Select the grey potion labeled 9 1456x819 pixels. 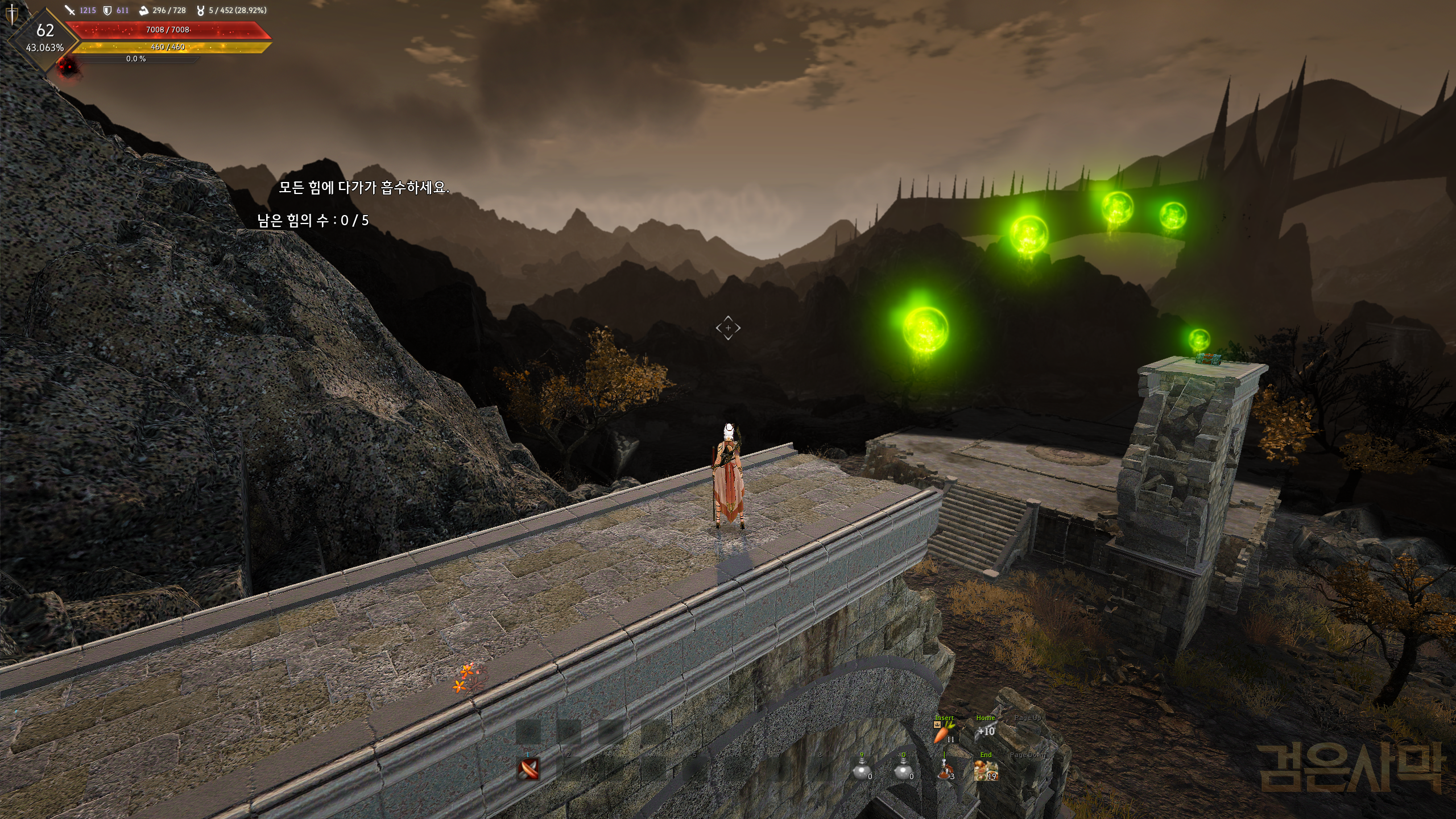(862, 770)
